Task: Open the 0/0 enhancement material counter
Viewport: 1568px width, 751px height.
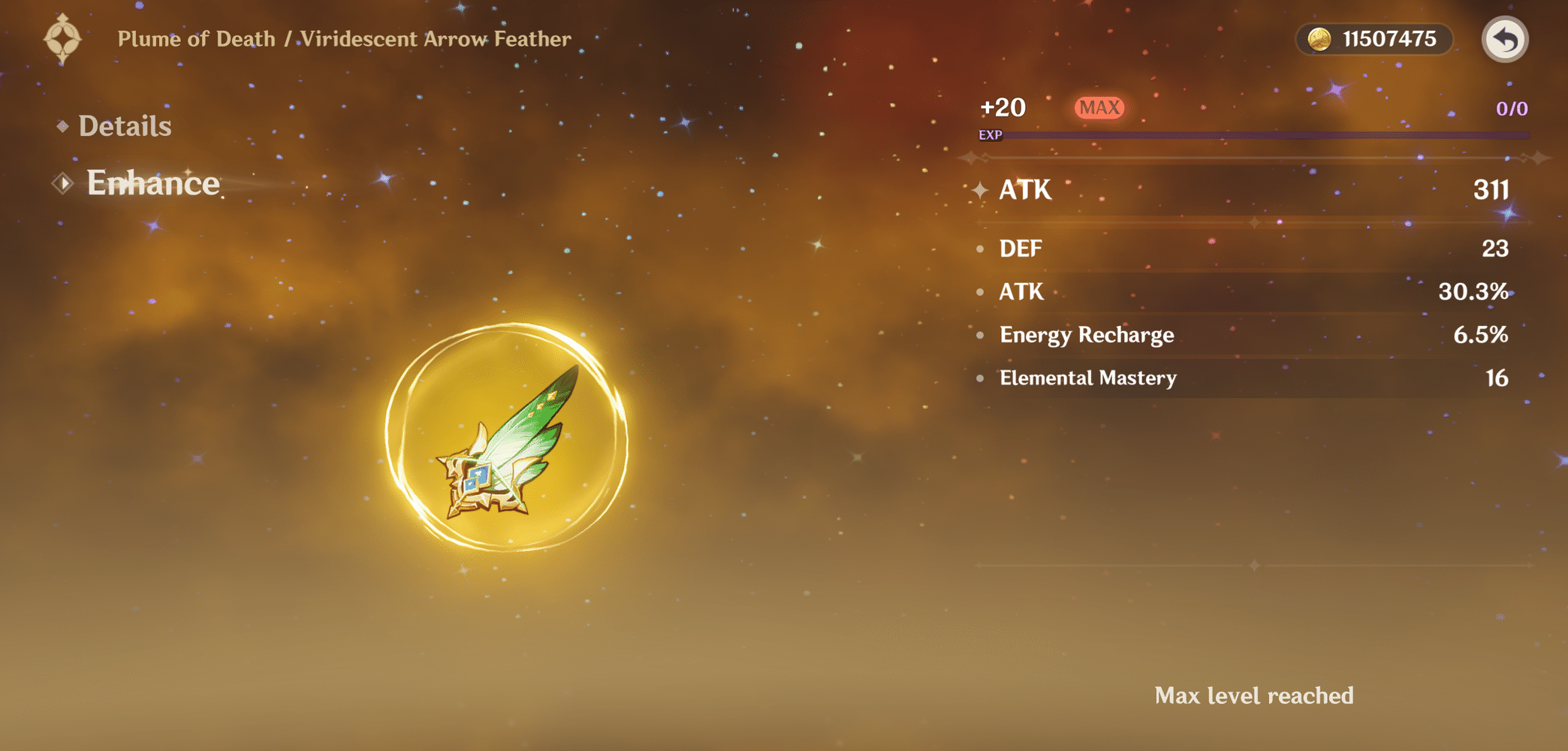Action: 1512,109
